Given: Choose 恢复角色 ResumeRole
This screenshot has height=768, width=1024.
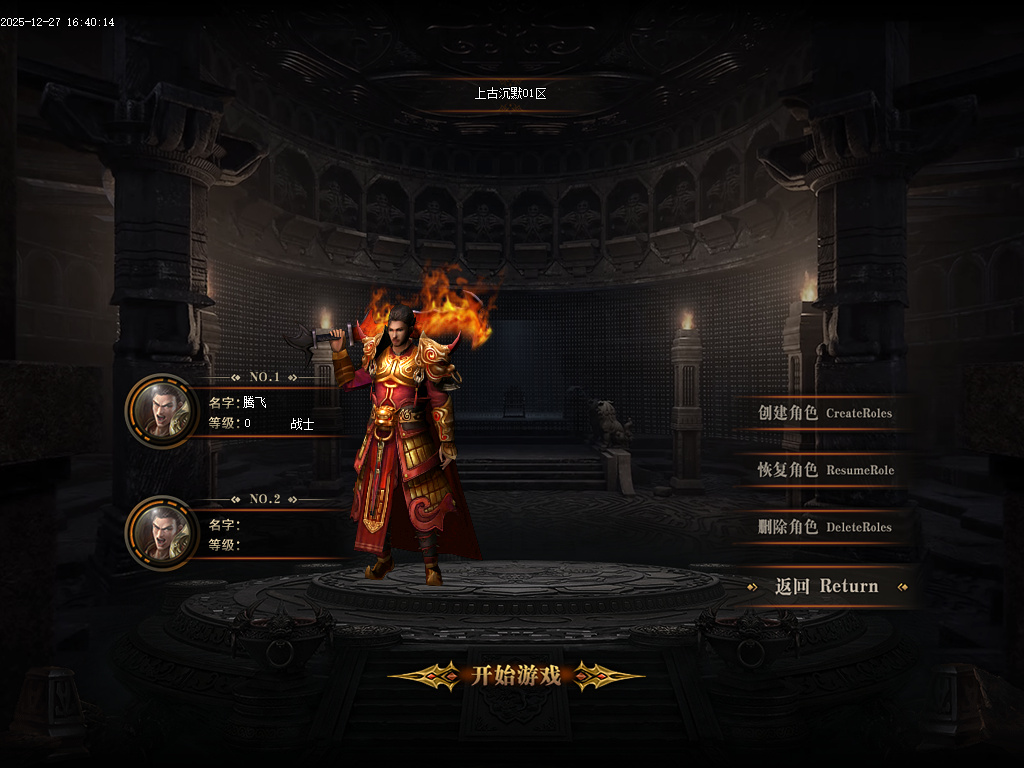Looking at the screenshot, I should click(x=824, y=470).
